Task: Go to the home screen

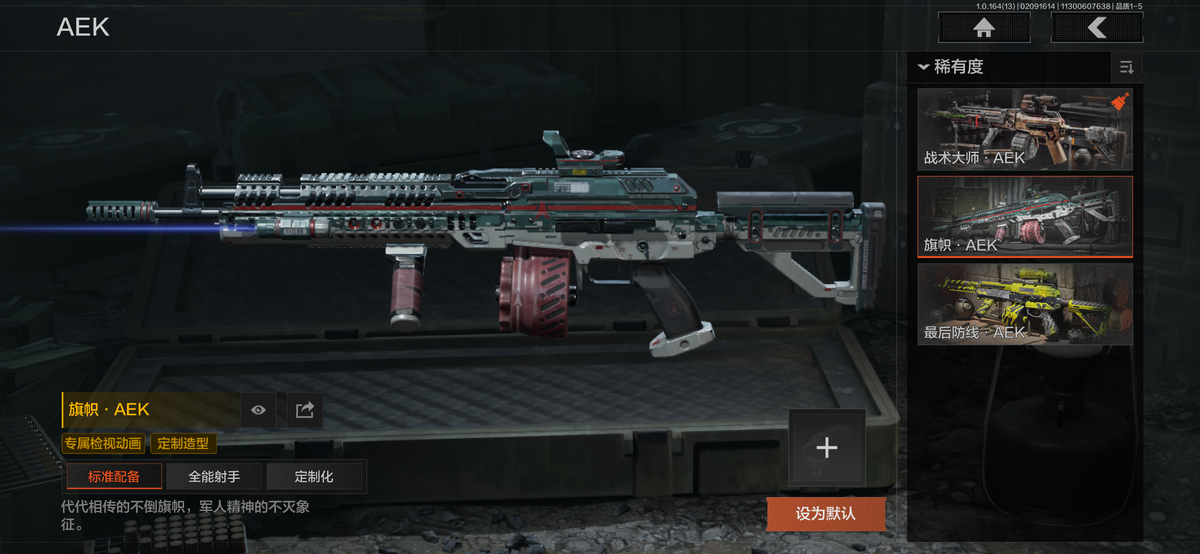Action: coord(984,28)
